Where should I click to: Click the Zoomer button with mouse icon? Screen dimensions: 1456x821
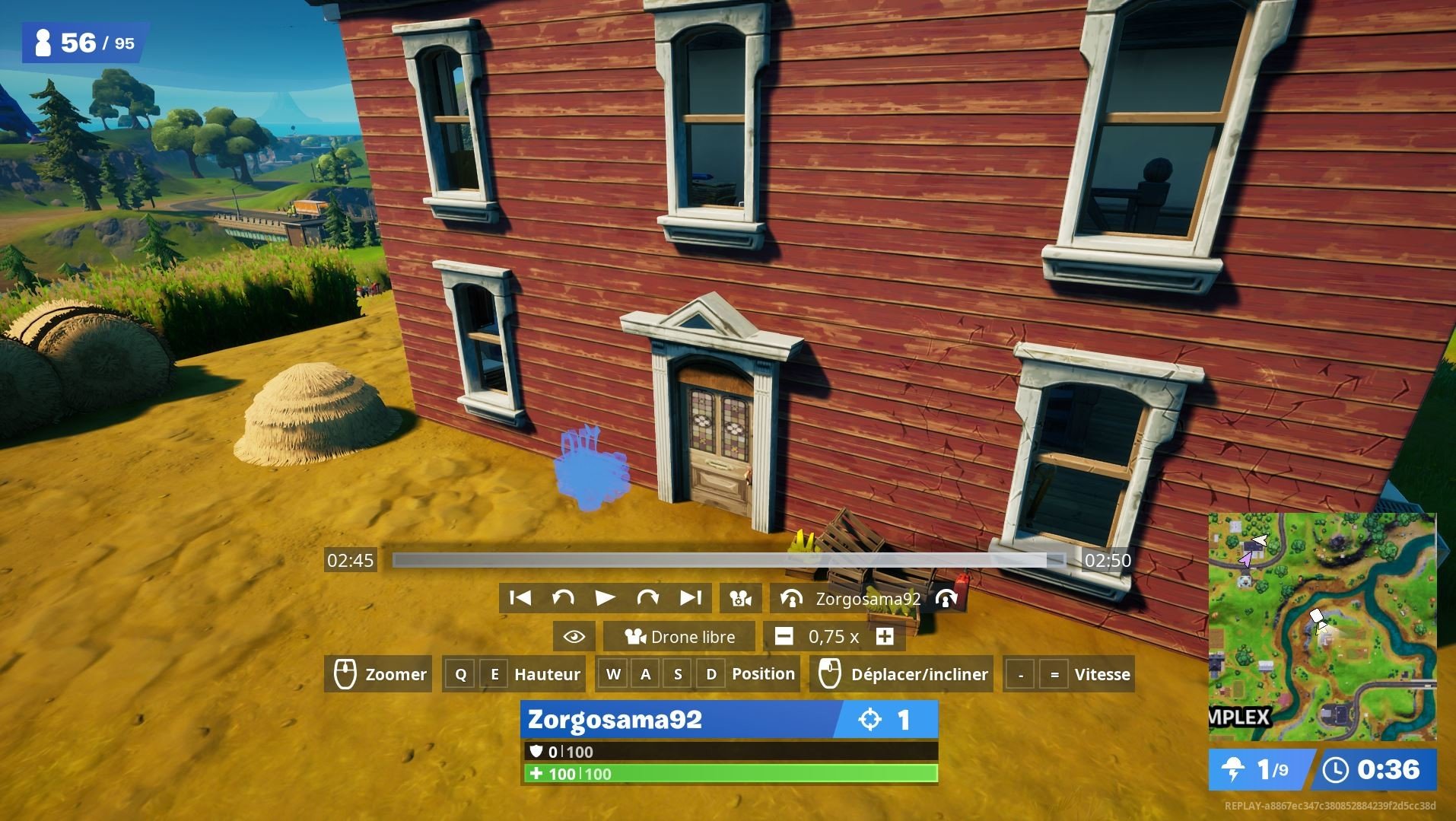tap(379, 673)
